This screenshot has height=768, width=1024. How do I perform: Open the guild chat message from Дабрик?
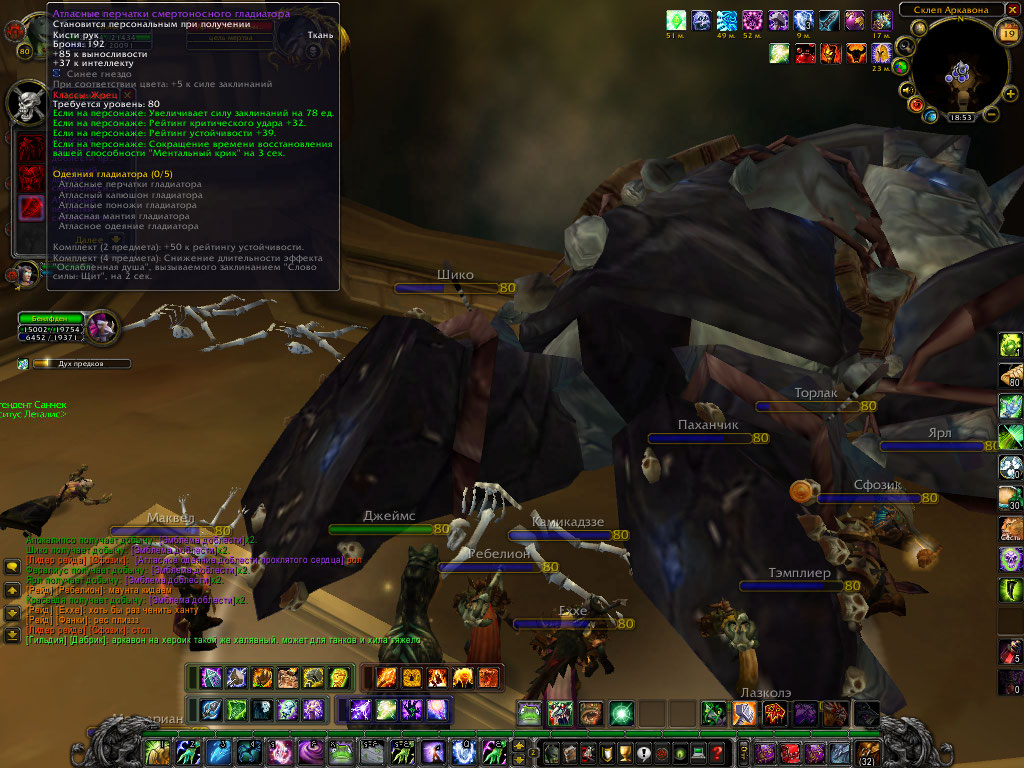point(220,640)
